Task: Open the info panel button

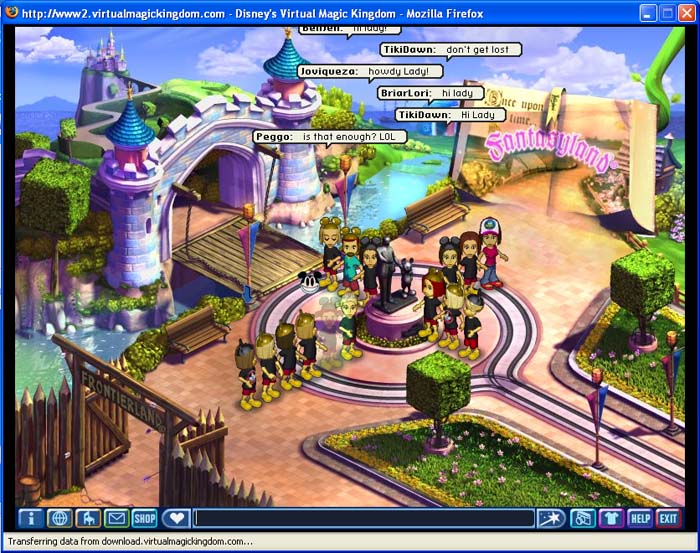Action: click(x=30, y=518)
